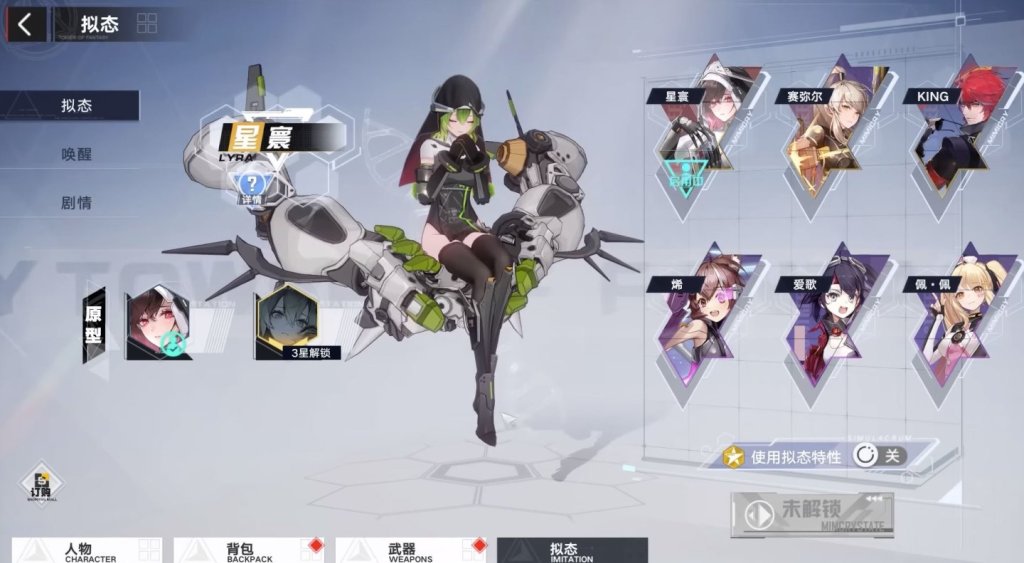
Task: Switch to the 武器 Weapons tab
Action: 411,551
